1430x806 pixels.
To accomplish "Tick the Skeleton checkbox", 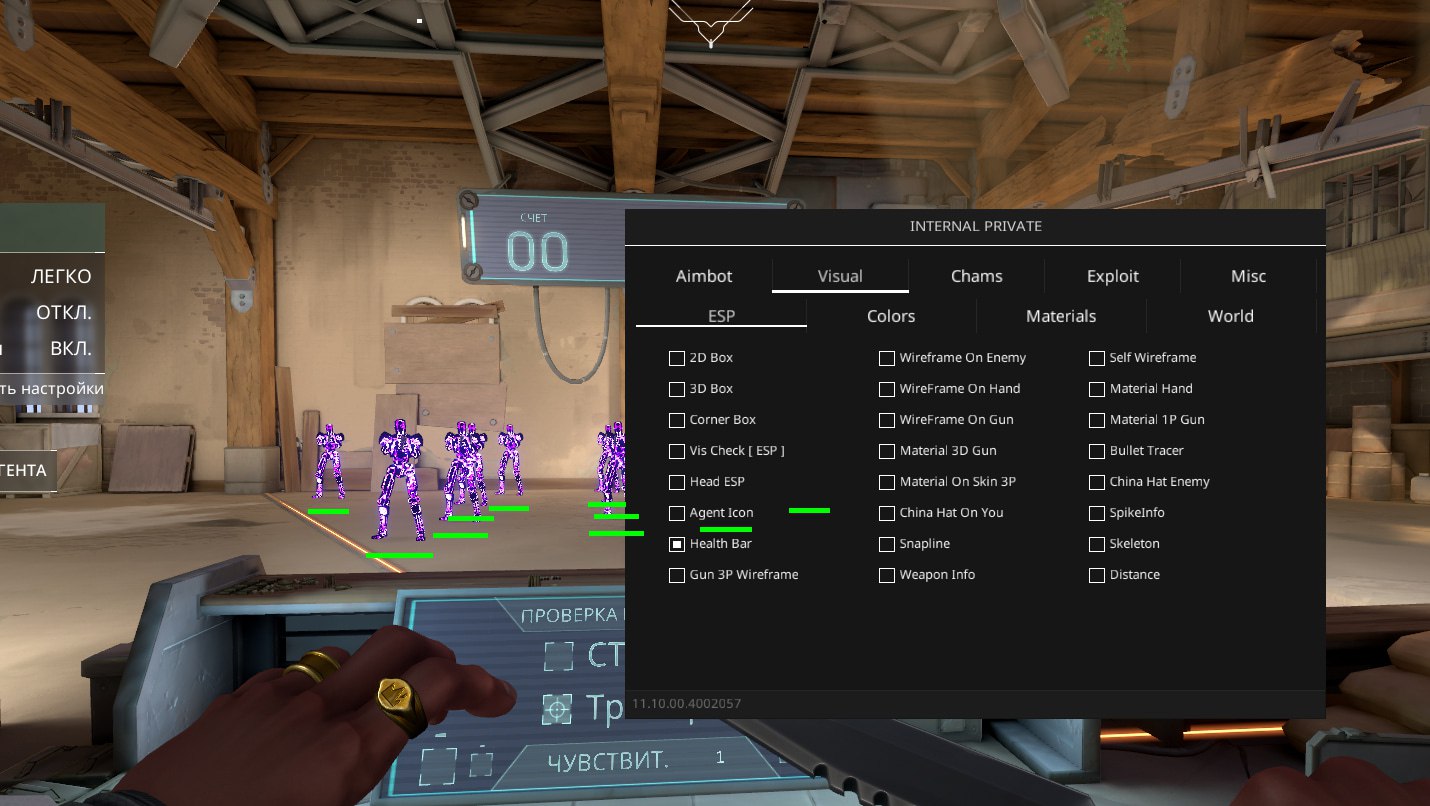I will point(1097,544).
